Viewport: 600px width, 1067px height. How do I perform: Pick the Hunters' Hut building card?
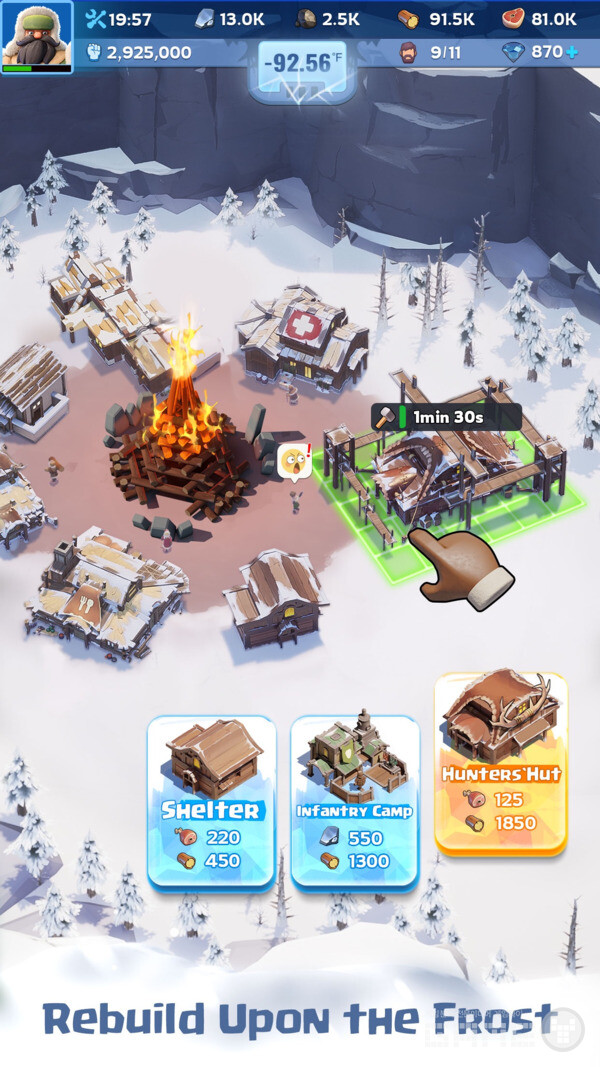point(501,762)
